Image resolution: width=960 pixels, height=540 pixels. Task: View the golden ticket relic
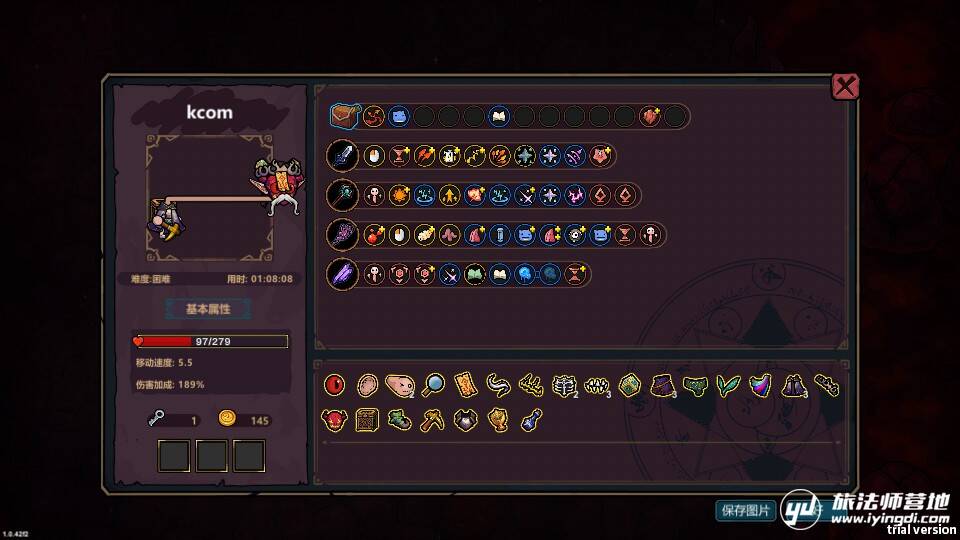pyautogui.click(x=465, y=385)
